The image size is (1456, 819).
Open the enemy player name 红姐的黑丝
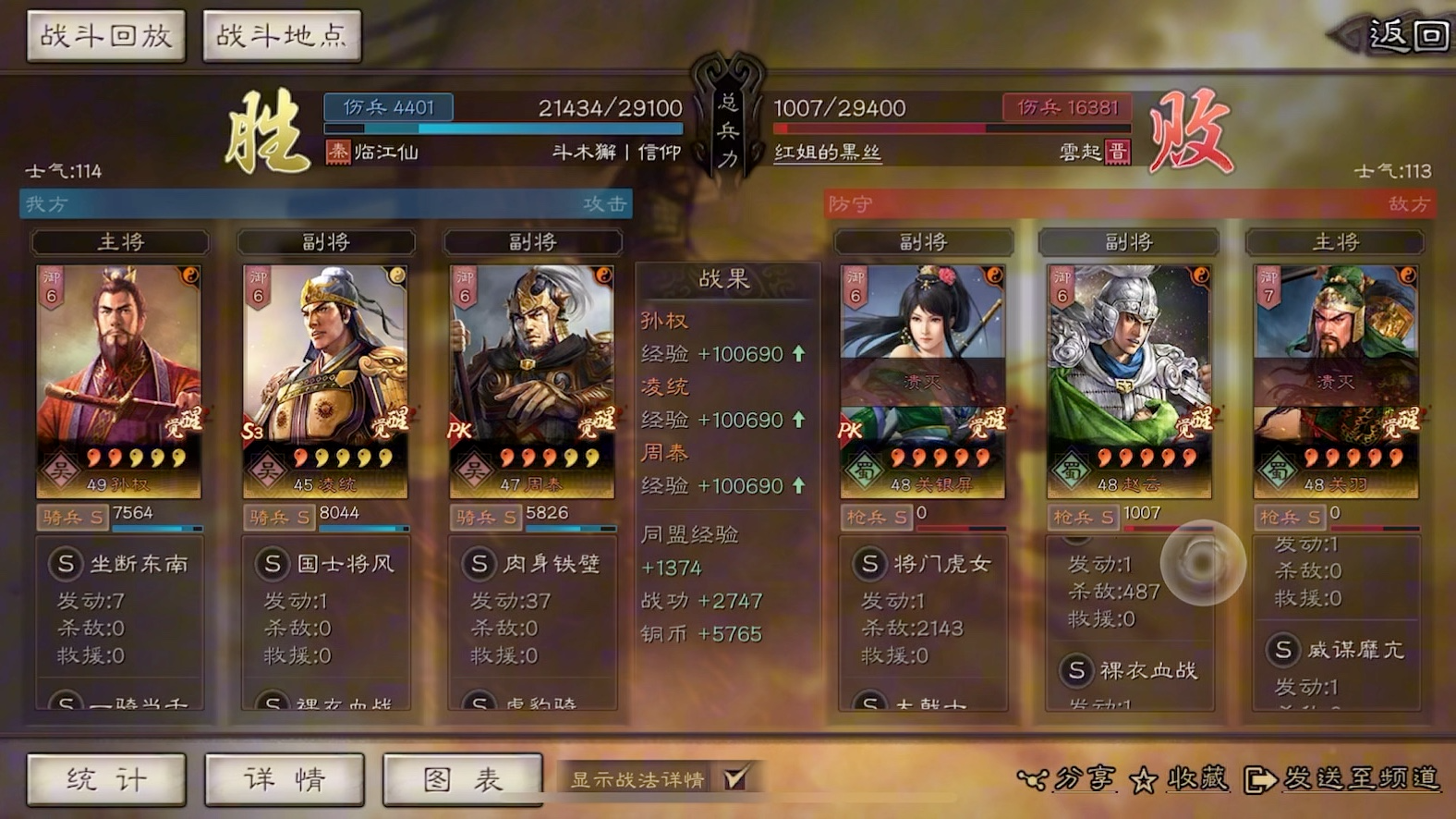pyautogui.click(x=827, y=153)
